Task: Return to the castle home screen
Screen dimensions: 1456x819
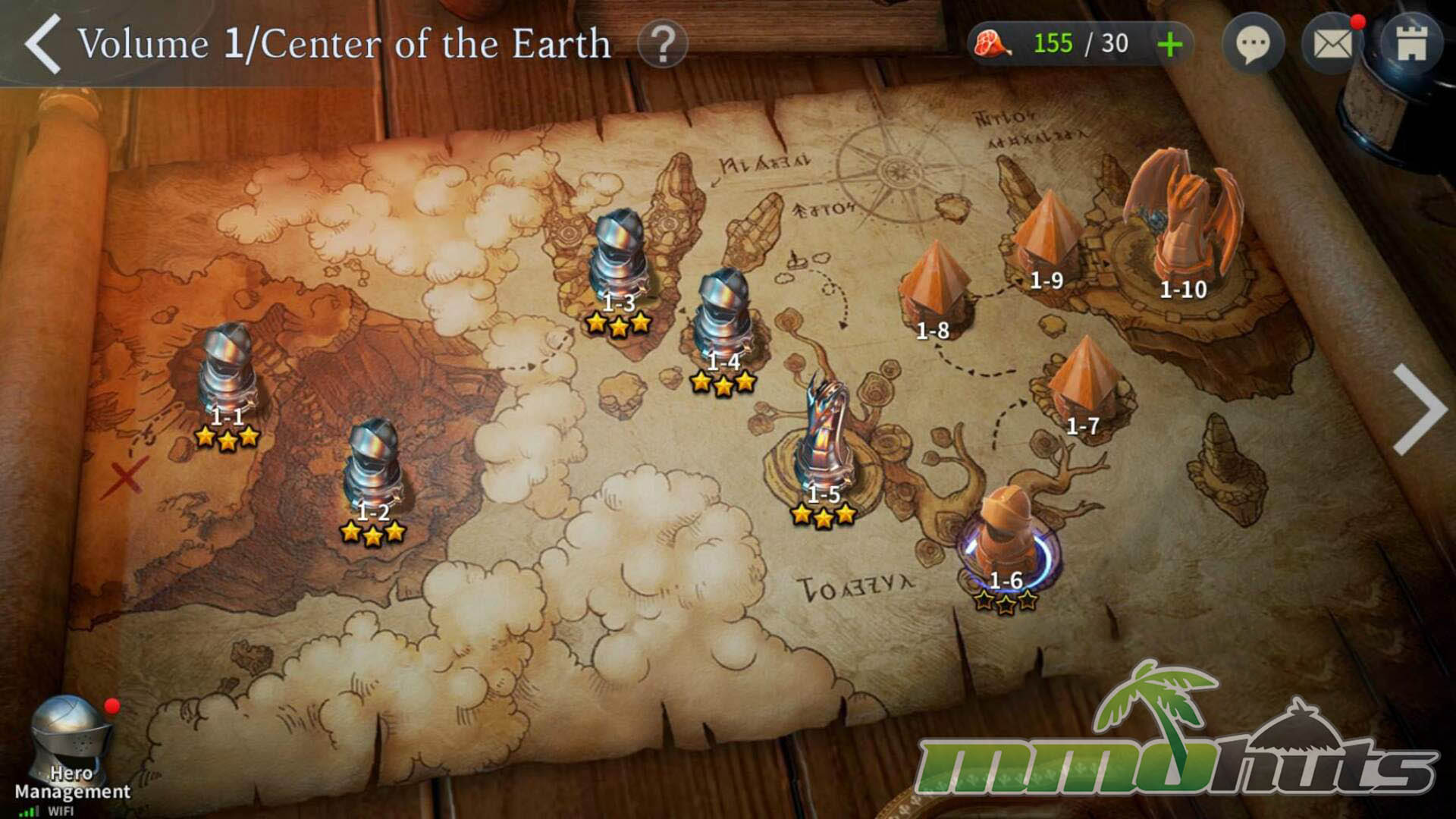Action: (x=1411, y=45)
